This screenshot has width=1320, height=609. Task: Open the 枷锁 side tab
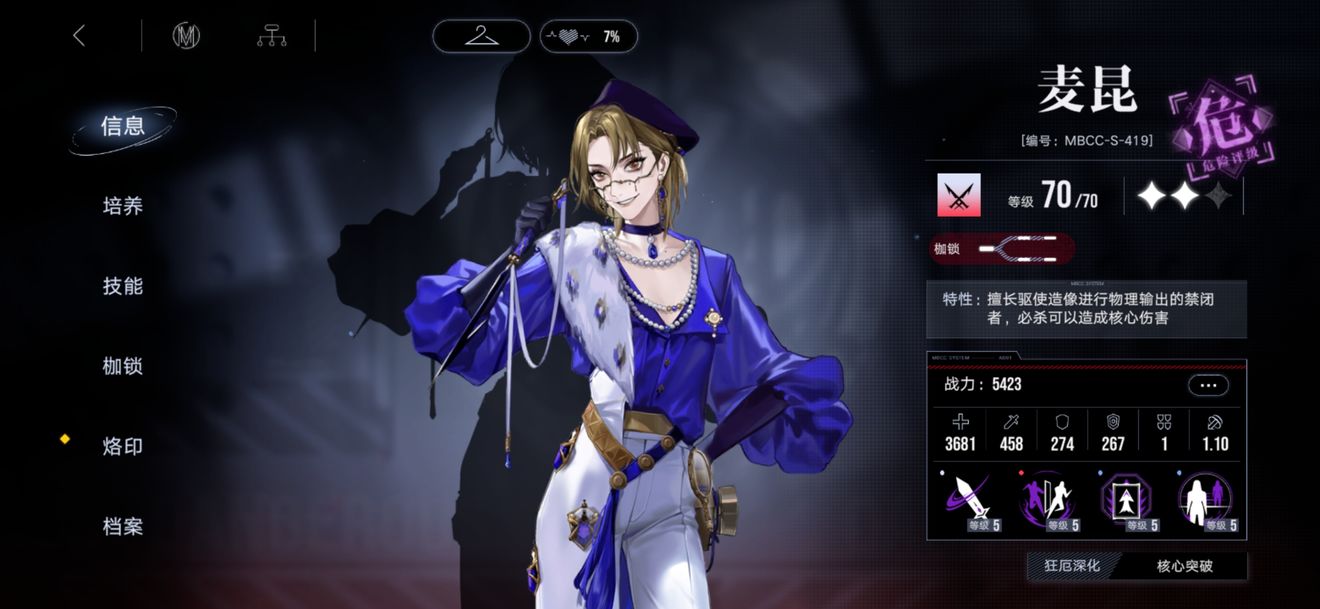[123, 366]
